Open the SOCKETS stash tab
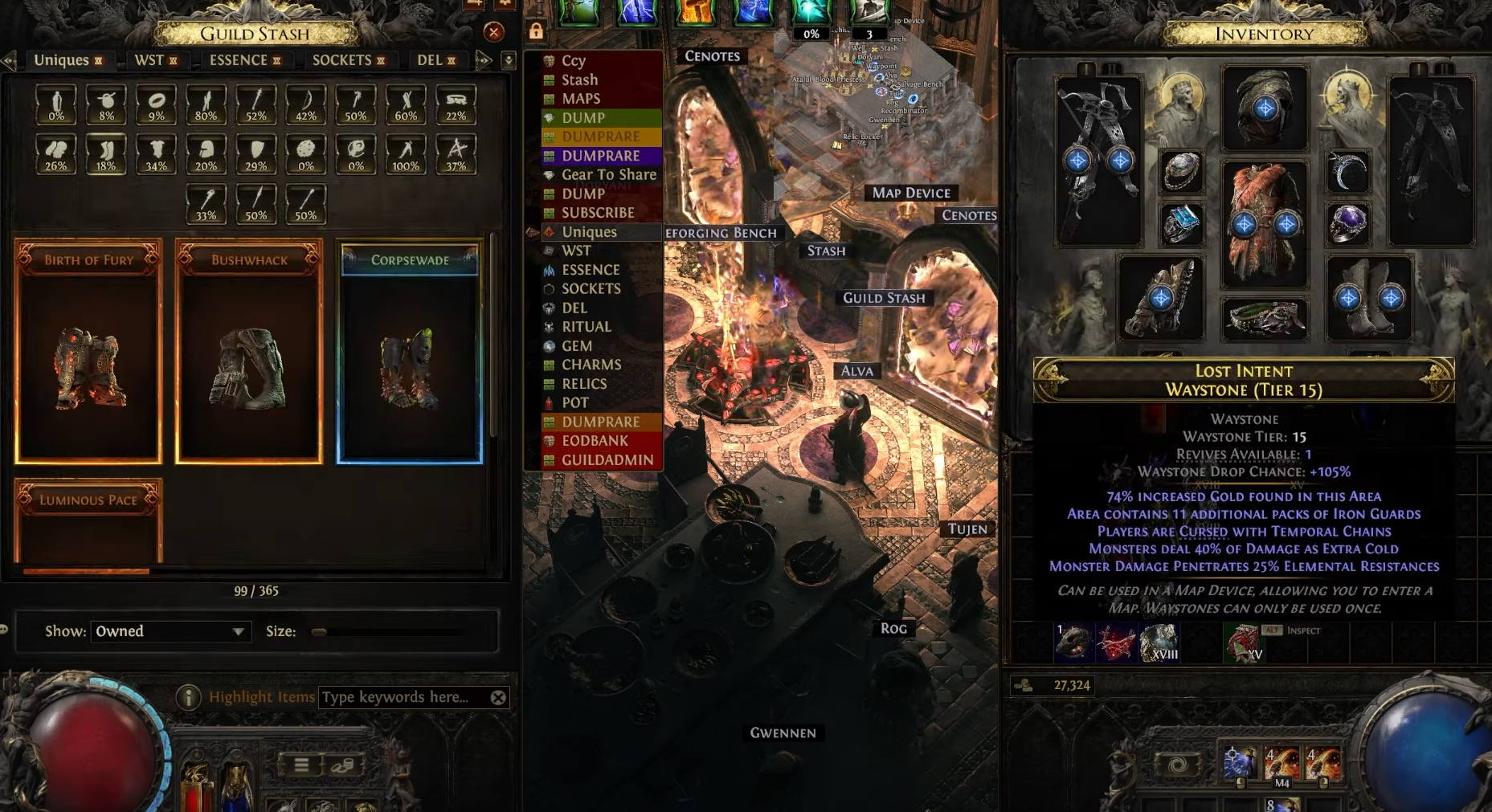1492x812 pixels. coord(341,60)
